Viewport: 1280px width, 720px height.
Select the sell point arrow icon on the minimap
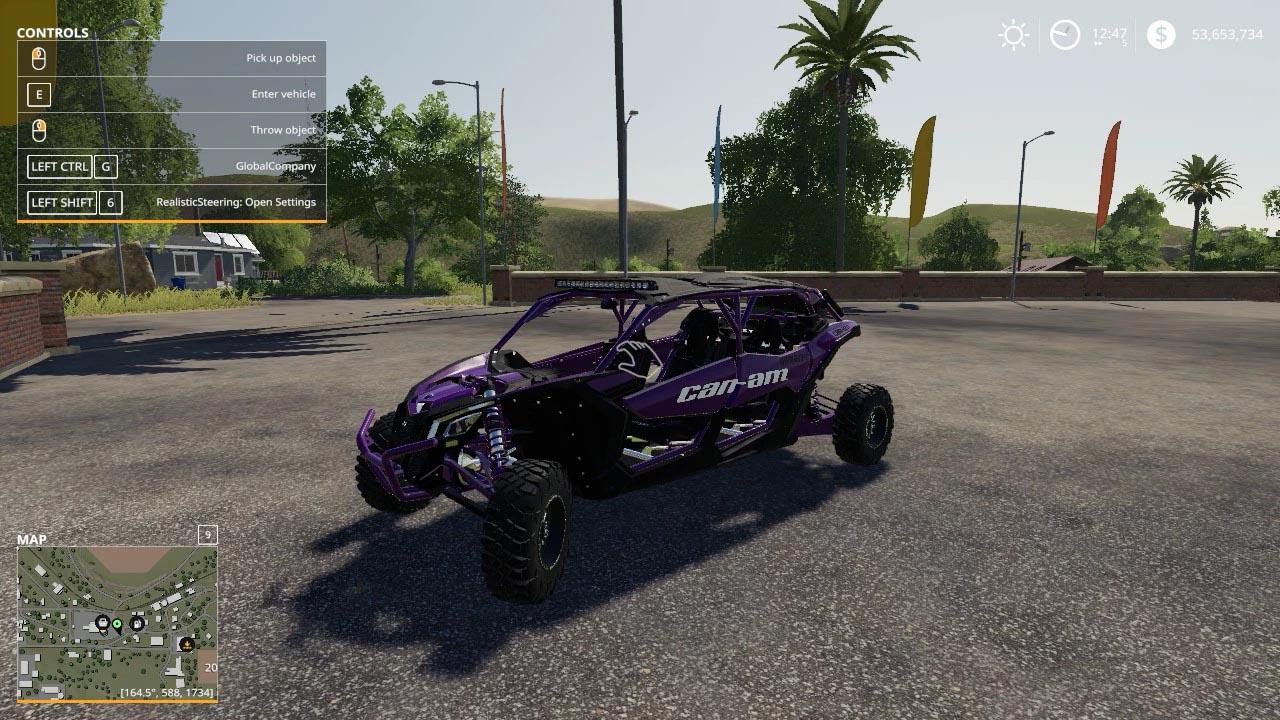[187, 644]
